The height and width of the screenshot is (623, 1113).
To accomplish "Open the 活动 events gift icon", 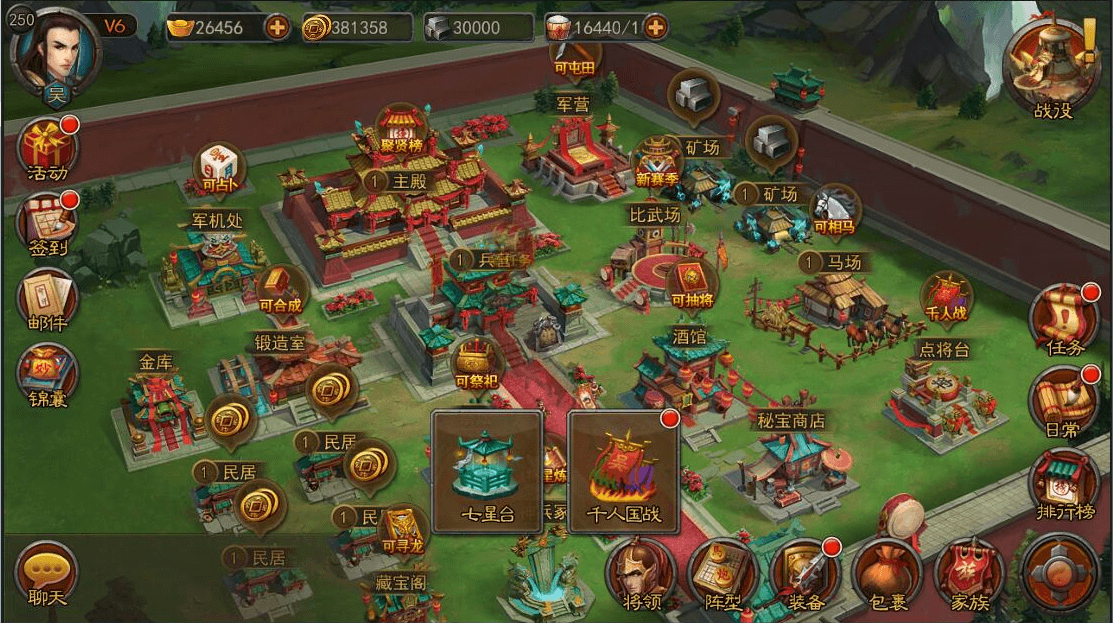I will 46,147.
